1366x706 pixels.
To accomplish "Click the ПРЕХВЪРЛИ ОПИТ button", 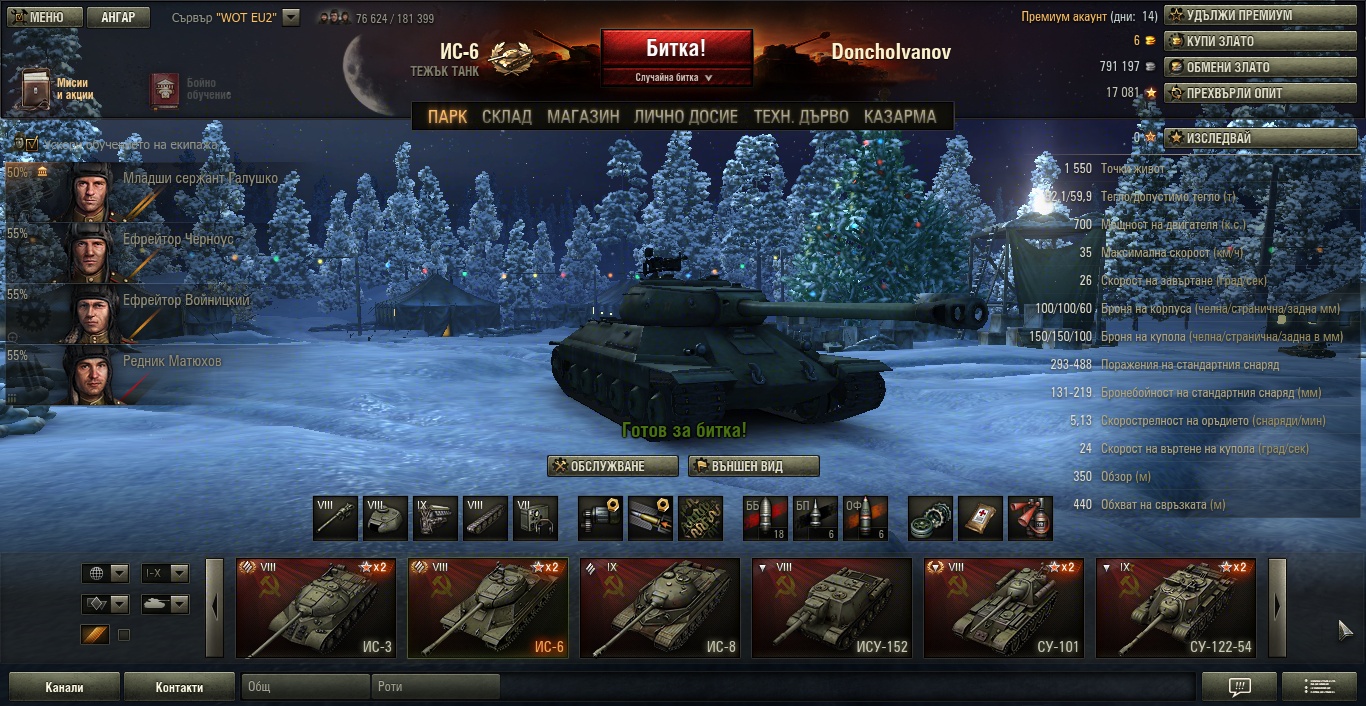I will (1235, 93).
